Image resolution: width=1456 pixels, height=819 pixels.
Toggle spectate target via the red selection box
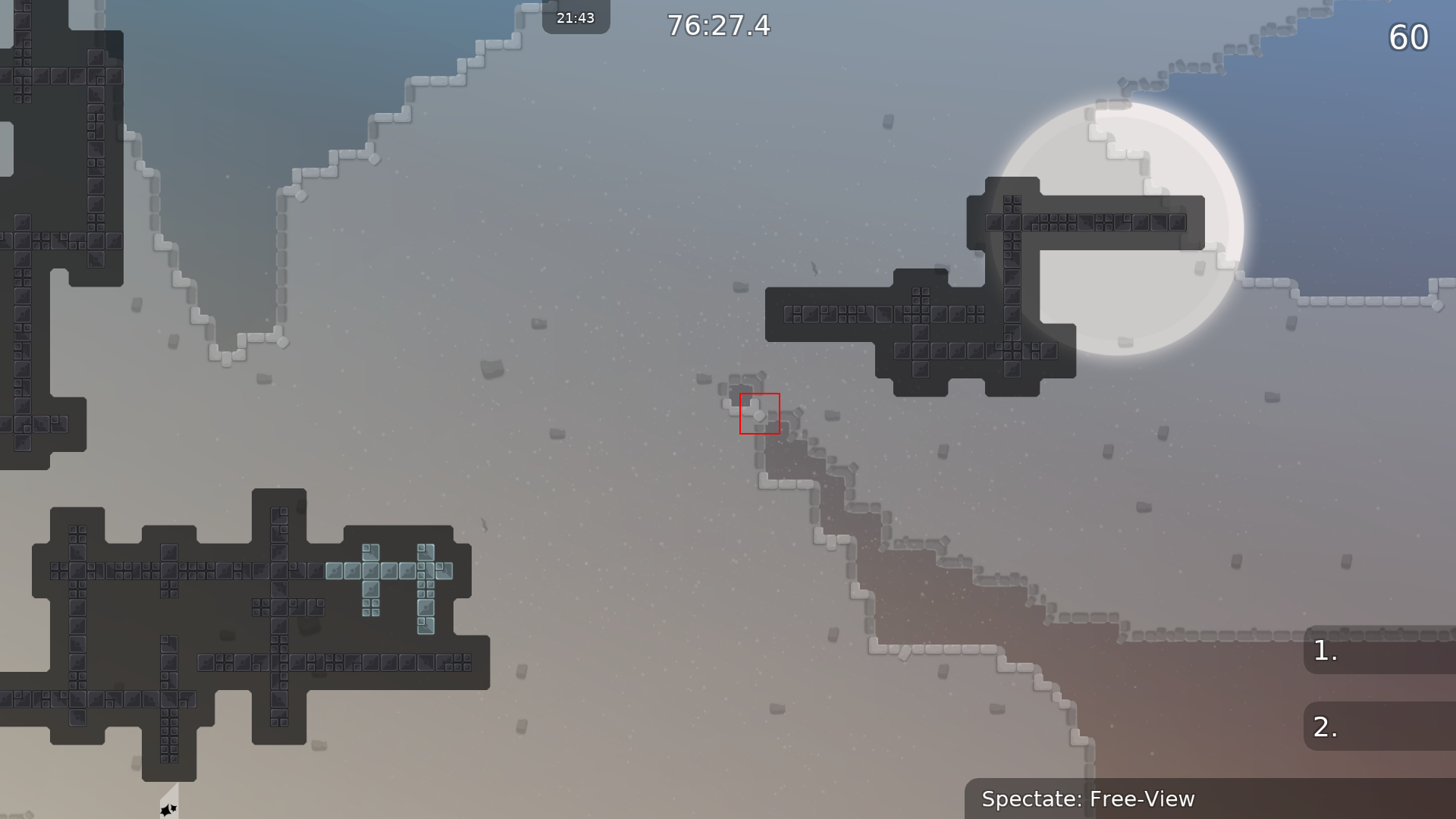pyautogui.click(x=759, y=414)
